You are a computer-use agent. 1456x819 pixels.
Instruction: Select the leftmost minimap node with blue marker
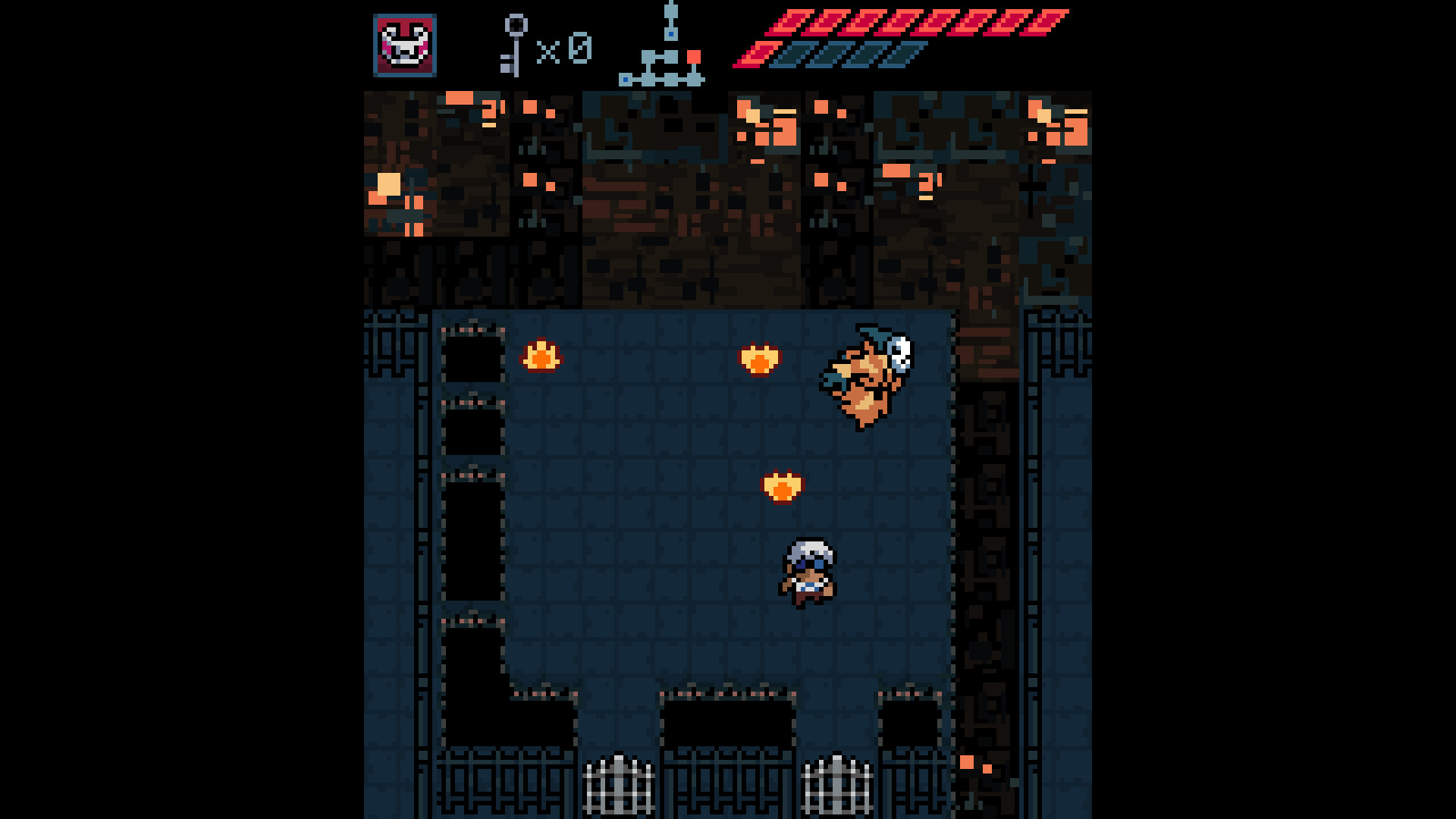(626, 78)
